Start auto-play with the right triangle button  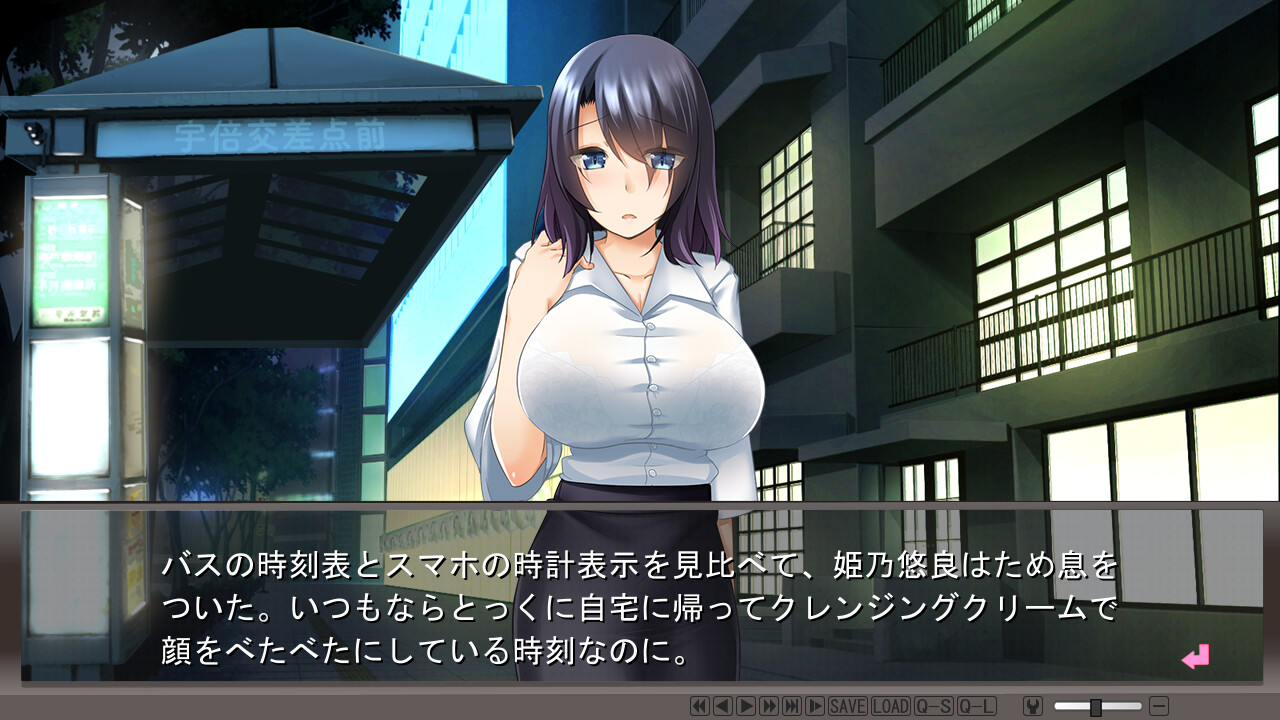pyautogui.click(x=745, y=706)
